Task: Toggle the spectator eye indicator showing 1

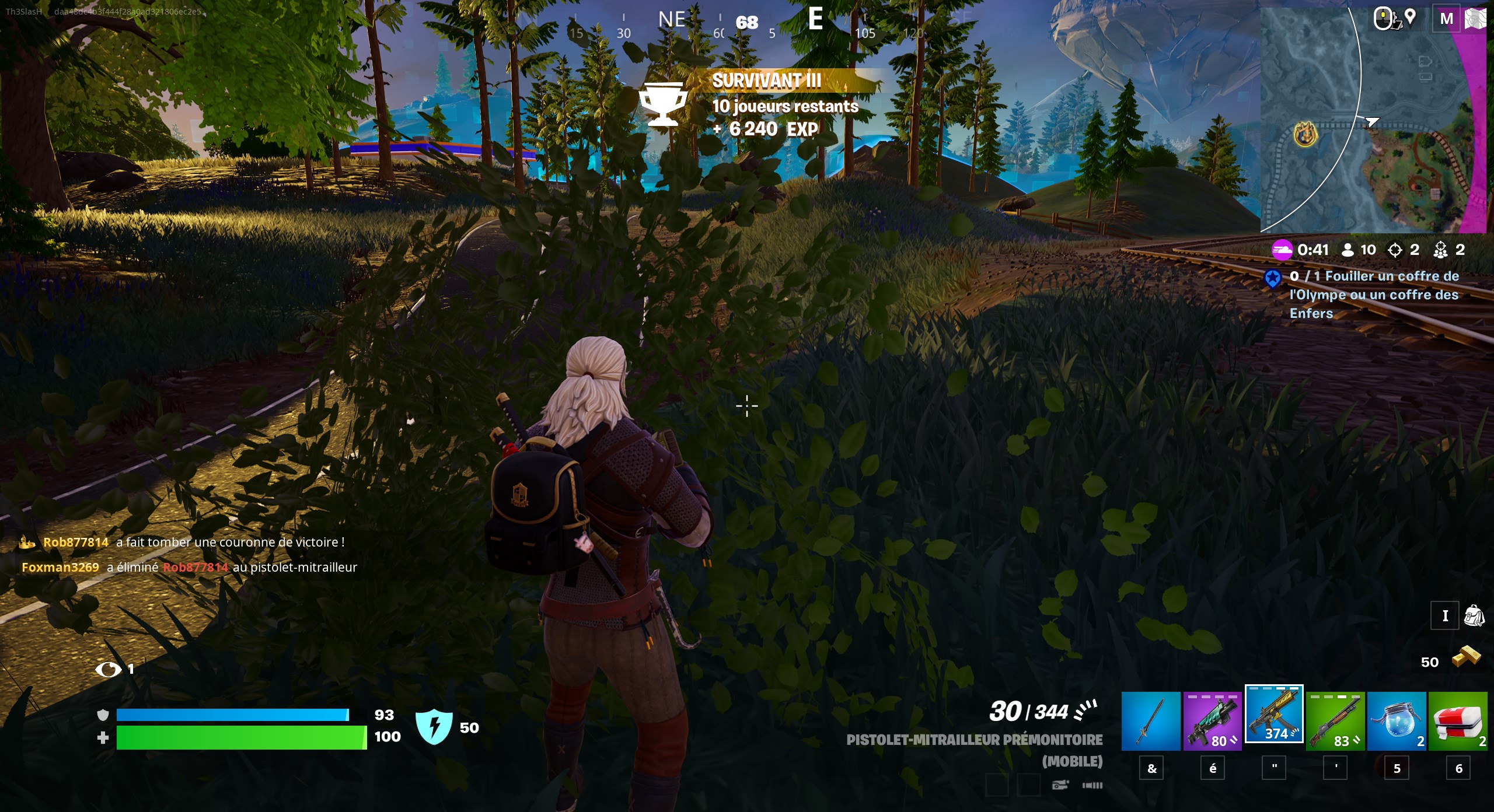Action: click(x=111, y=670)
